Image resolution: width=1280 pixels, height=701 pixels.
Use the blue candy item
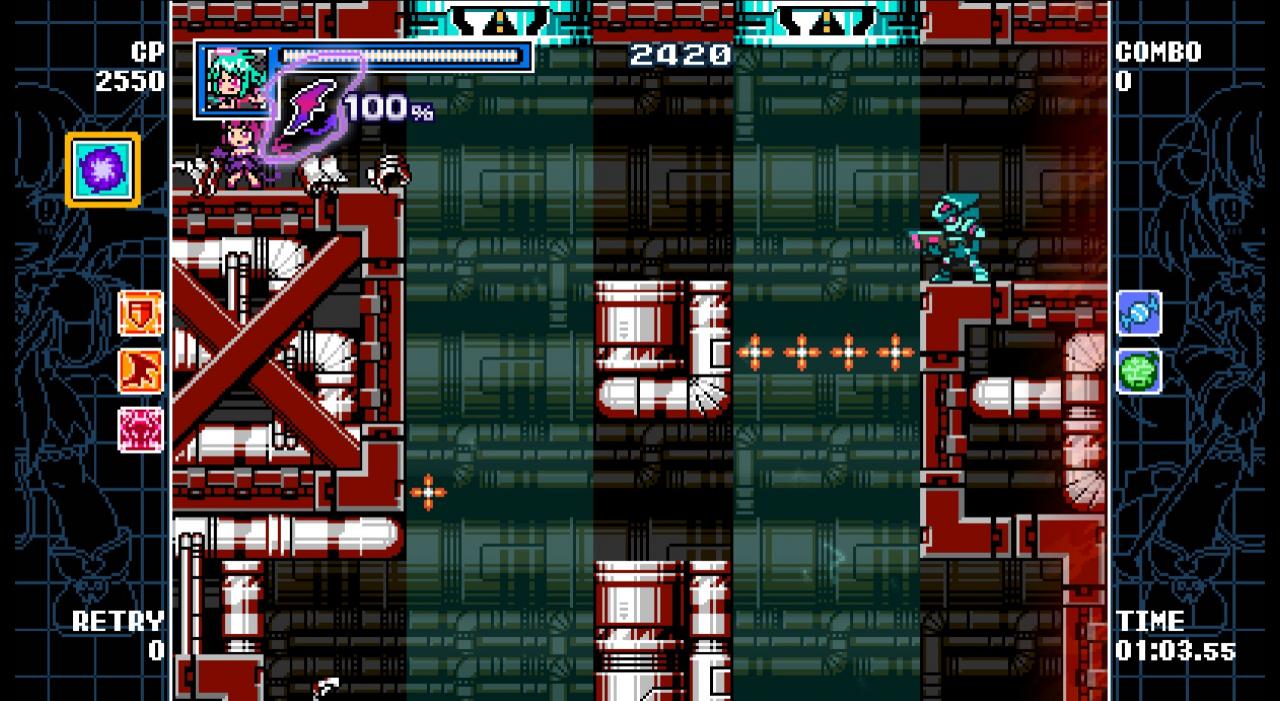(1139, 313)
